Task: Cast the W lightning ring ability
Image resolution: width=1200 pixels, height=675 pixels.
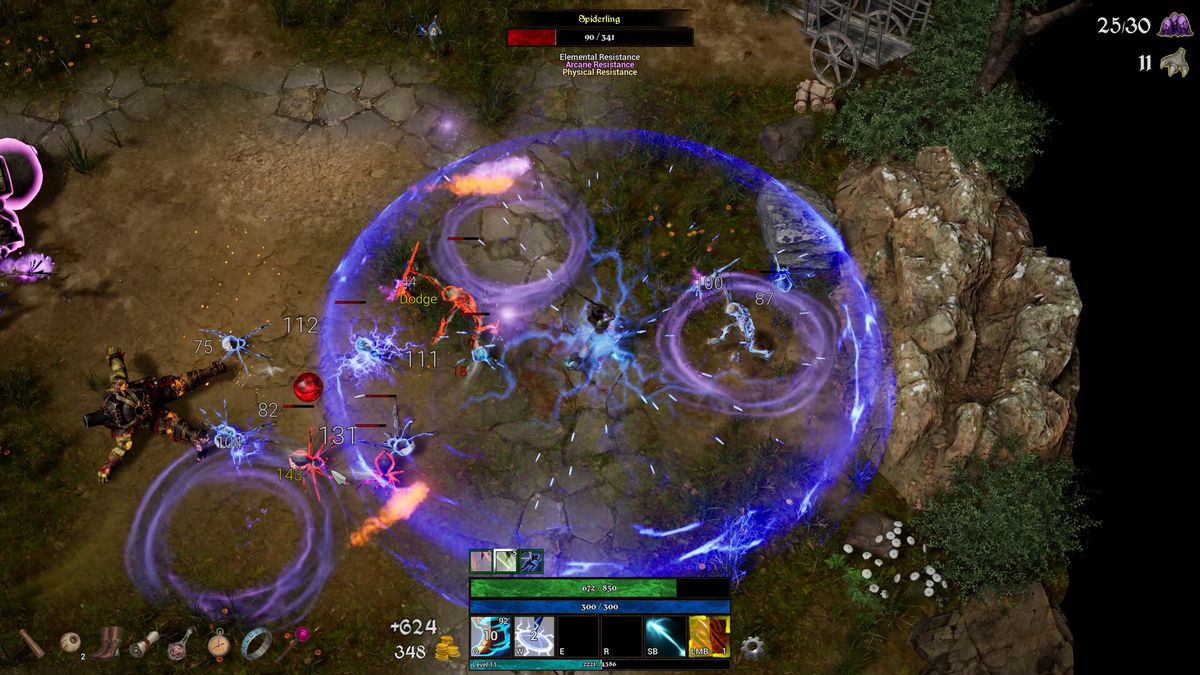Action: click(x=534, y=637)
